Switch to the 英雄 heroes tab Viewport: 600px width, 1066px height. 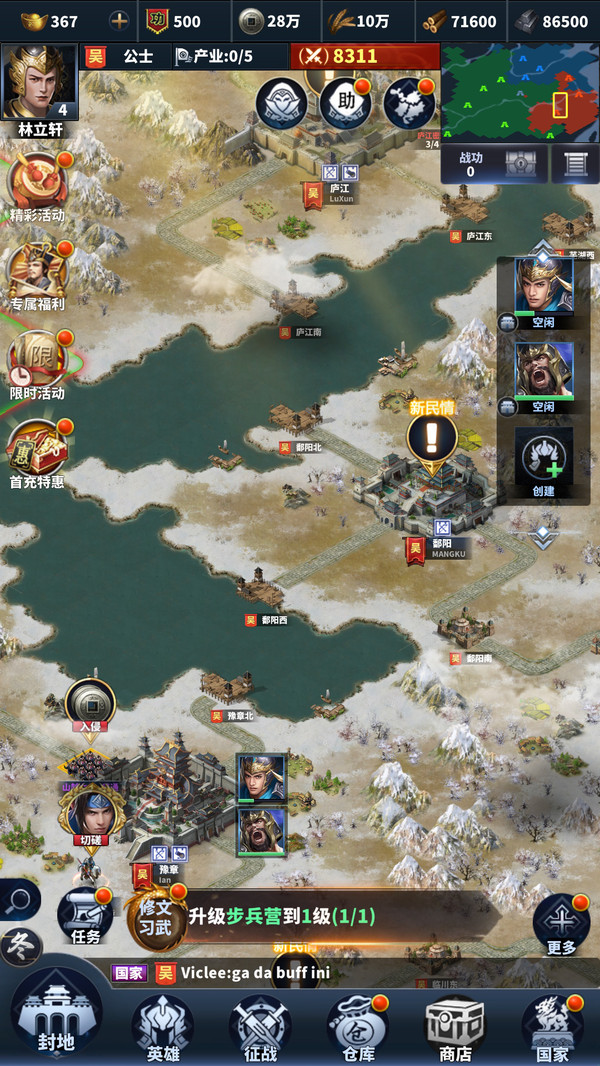click(x=163, y=1025)
